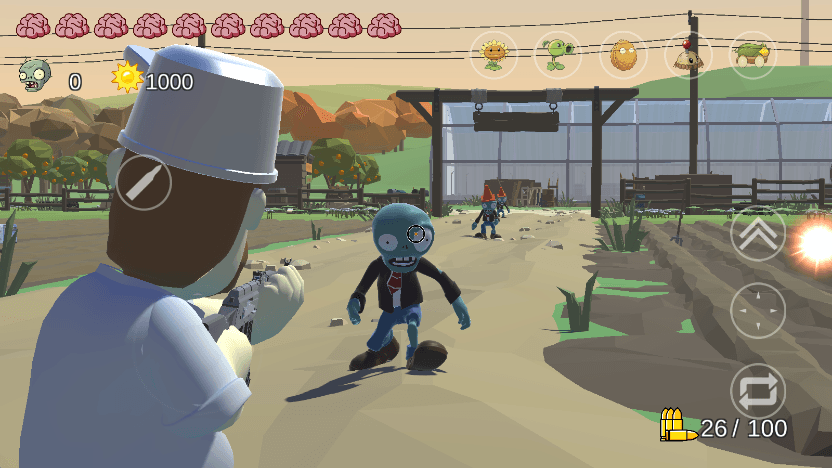Pick the Wall-nut plant icon
This screenshot has width=832, height=468.
coord(623,54)
